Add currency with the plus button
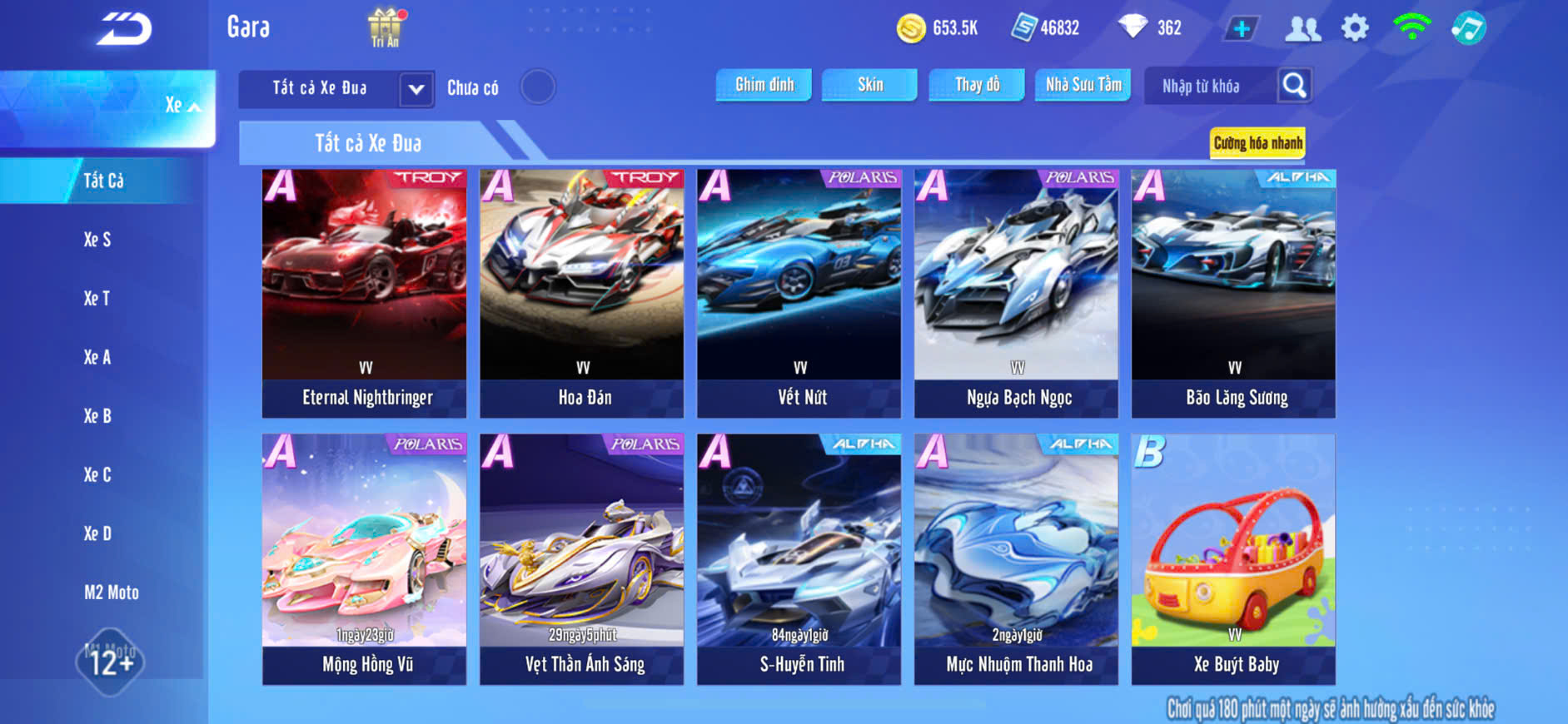Screen dimensions: 1568x724 pyautogui.click(x=1241, y=29)
